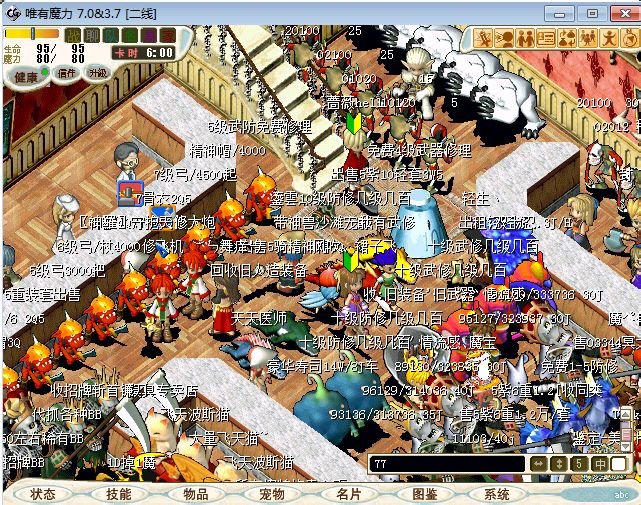The height and width of the screenshot is (505, 641).
Task: Open the 技能 skills menu
Action: pos(119,494)
